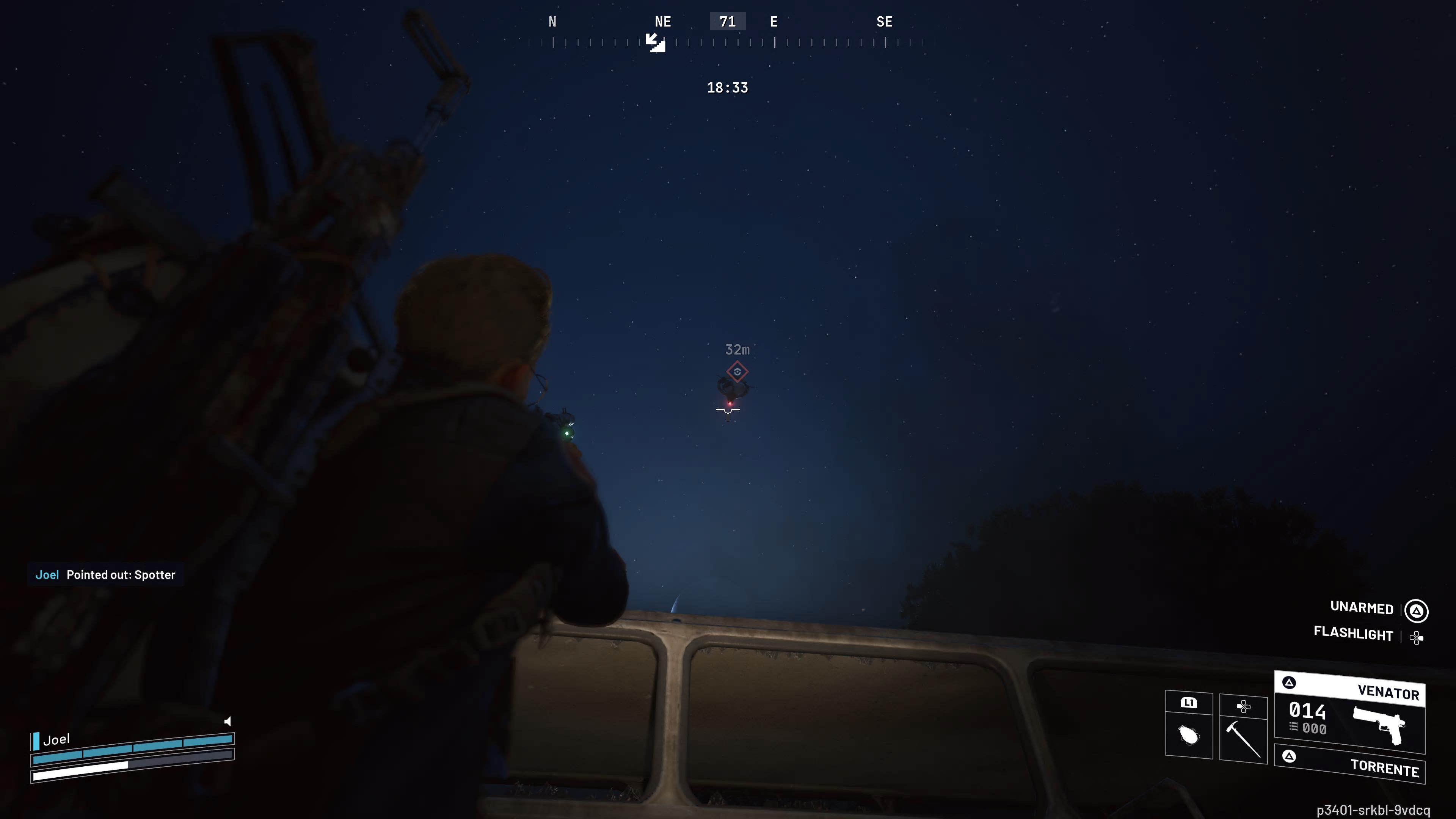
Task: Click the ammo counter showing 014
Action: coord(1307,711)
